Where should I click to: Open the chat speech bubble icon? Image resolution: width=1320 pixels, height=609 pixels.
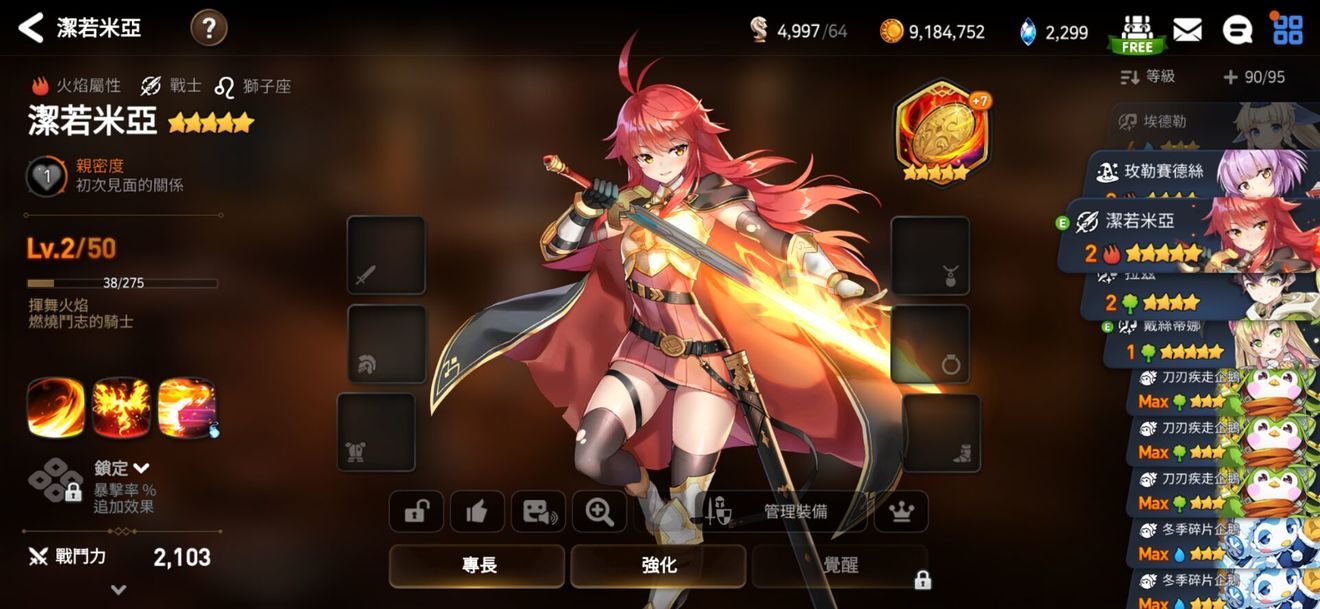pos(1237,30)
